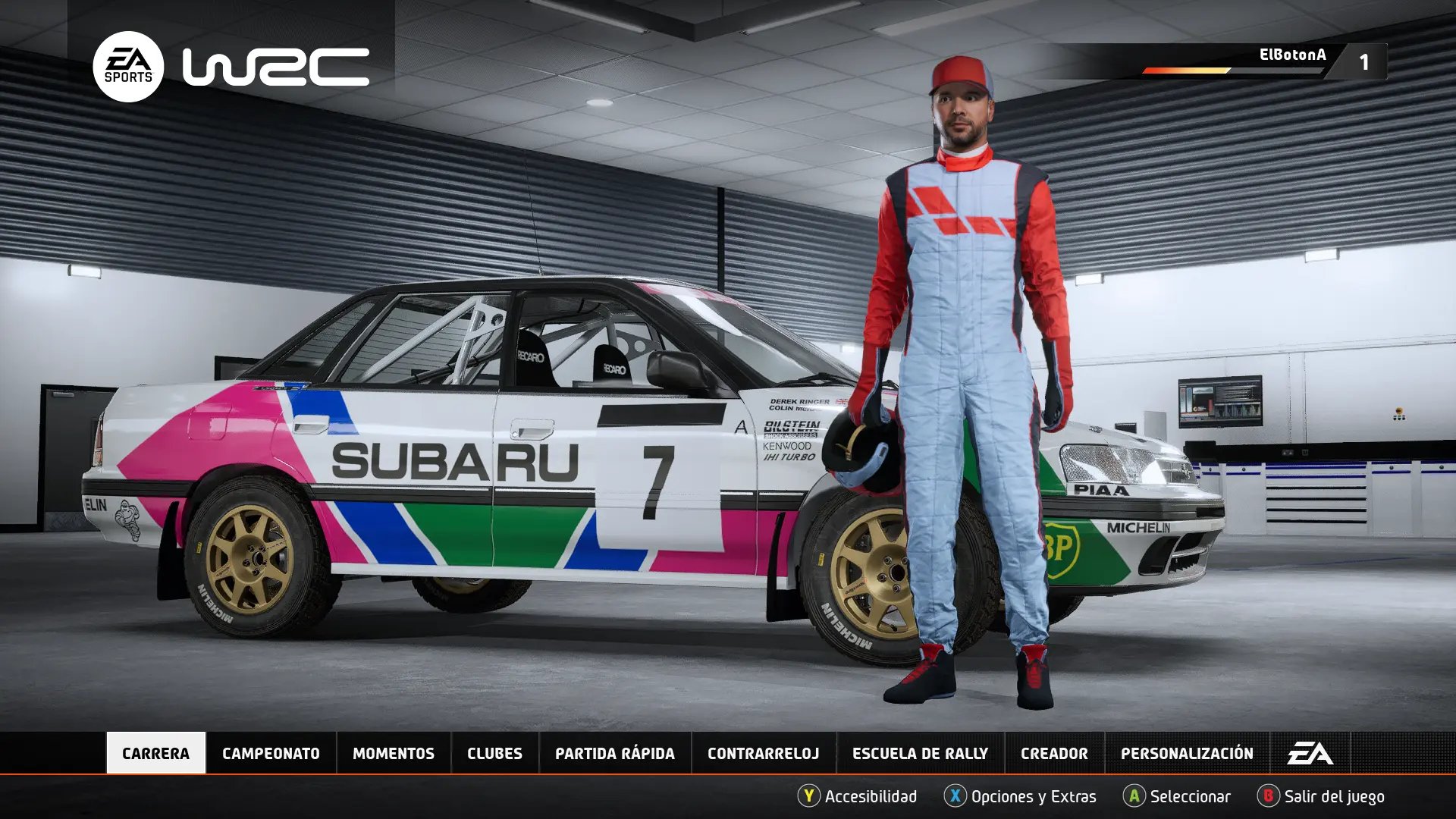This screenshot has width=1456, height=819.
Task: Go to the Clubes tab
Action: click(494, 753)
